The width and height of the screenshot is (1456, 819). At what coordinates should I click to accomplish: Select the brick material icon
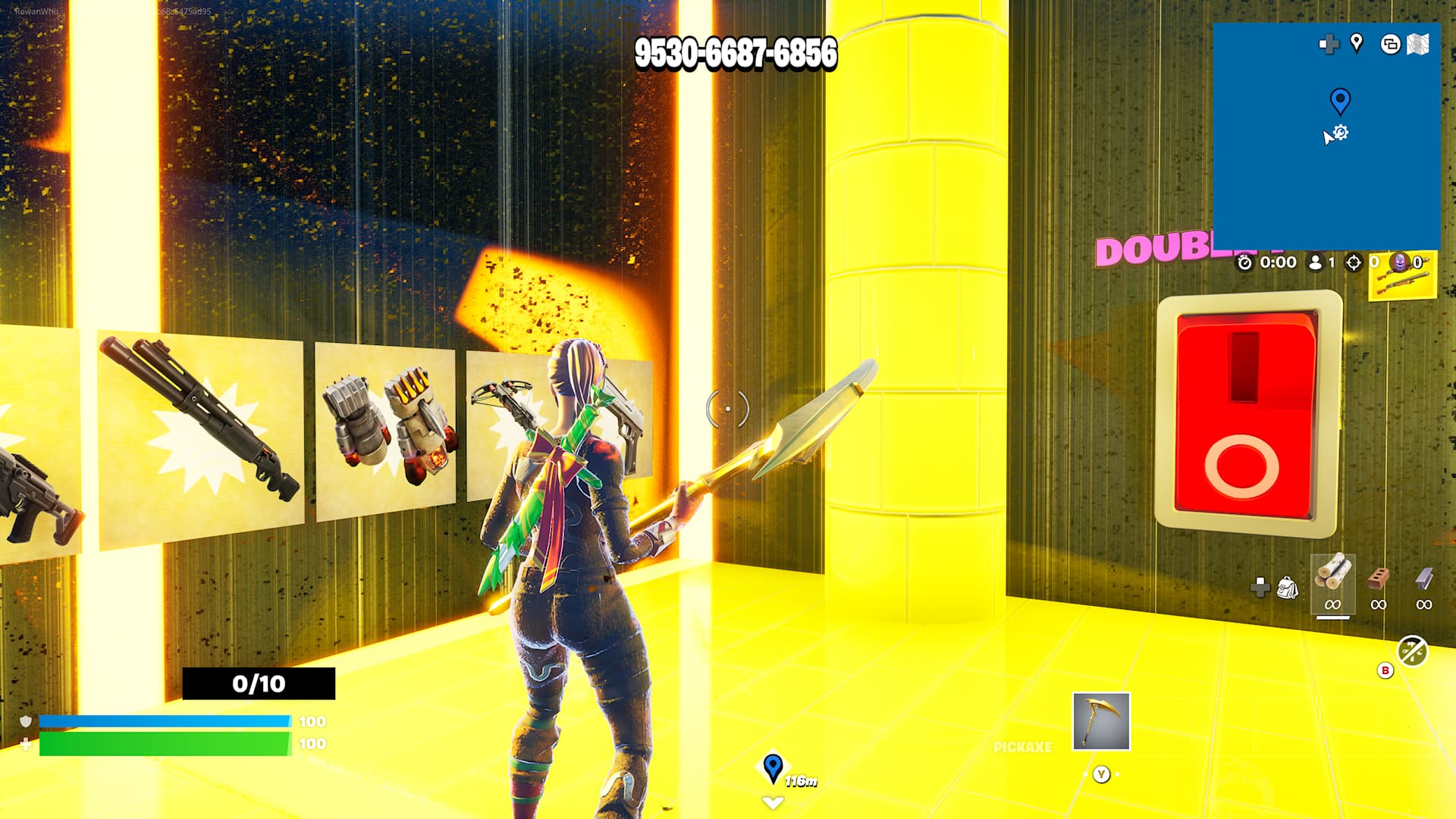(1379, 579)
